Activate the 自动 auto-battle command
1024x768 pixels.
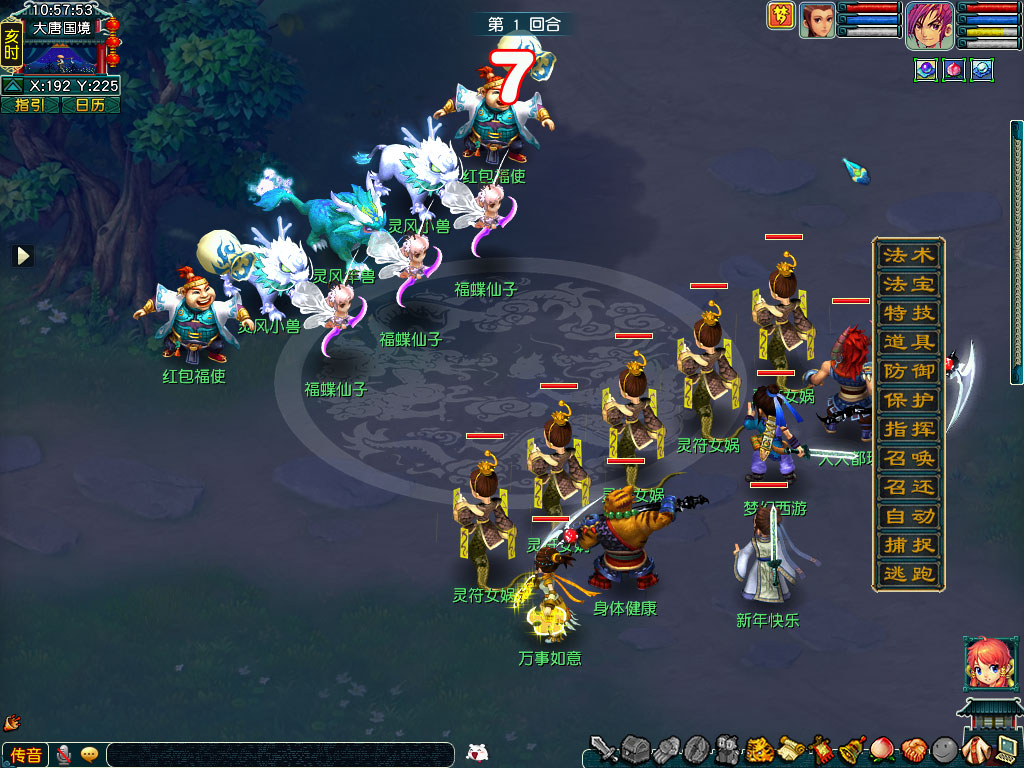tap(908, 516)
